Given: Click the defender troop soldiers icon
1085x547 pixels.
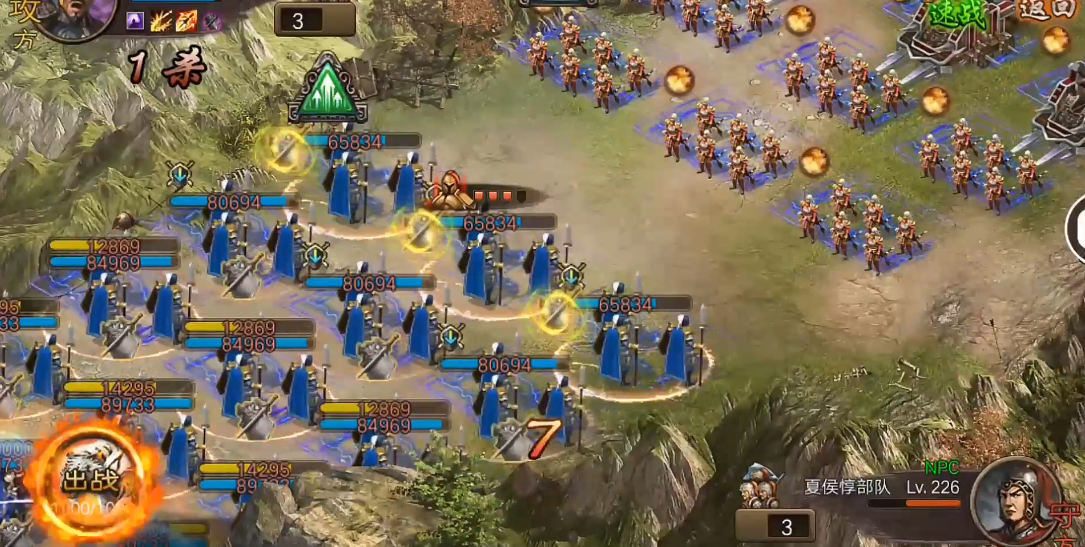Looking at the screenshot, I should tap(760, 487).
